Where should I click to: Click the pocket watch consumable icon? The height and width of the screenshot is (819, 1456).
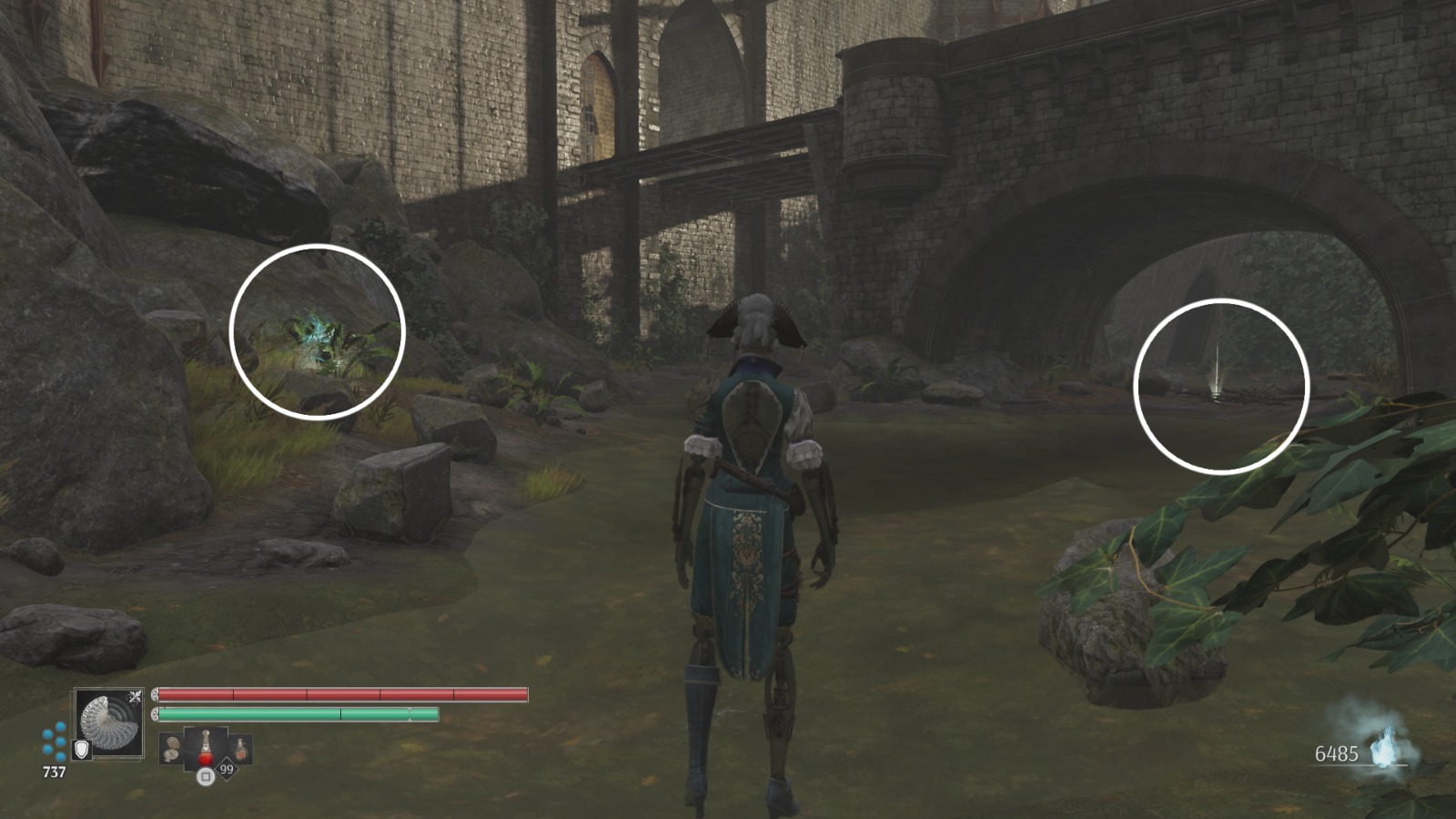(172, 750)
